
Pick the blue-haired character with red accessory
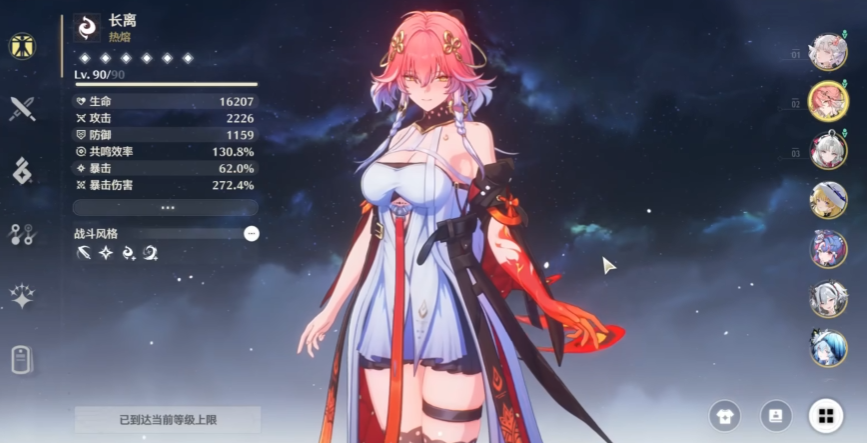[828, 248]
